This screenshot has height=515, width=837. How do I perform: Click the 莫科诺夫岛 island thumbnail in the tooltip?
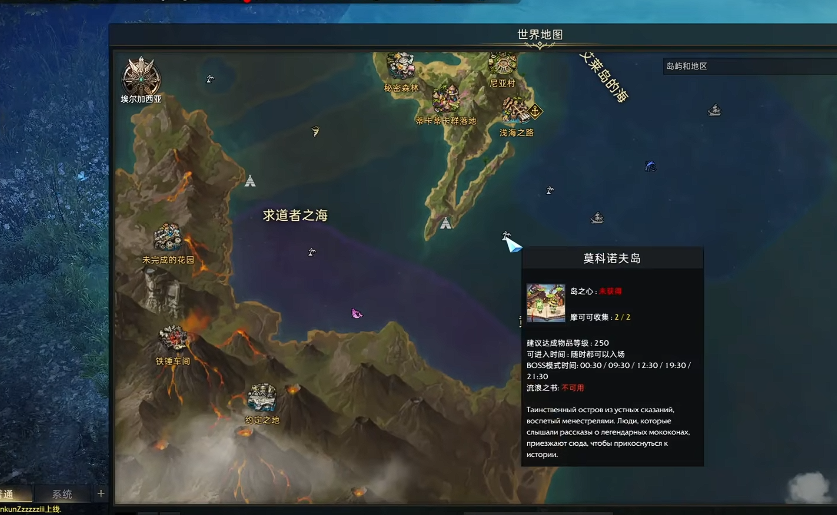tap(546, 303)
